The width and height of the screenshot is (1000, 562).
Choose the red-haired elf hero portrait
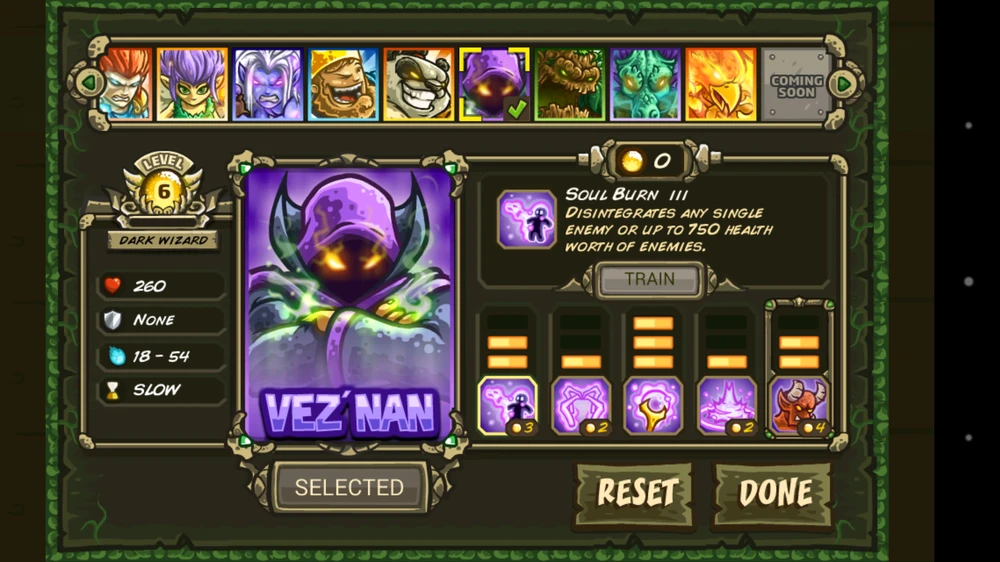point(125,84)
